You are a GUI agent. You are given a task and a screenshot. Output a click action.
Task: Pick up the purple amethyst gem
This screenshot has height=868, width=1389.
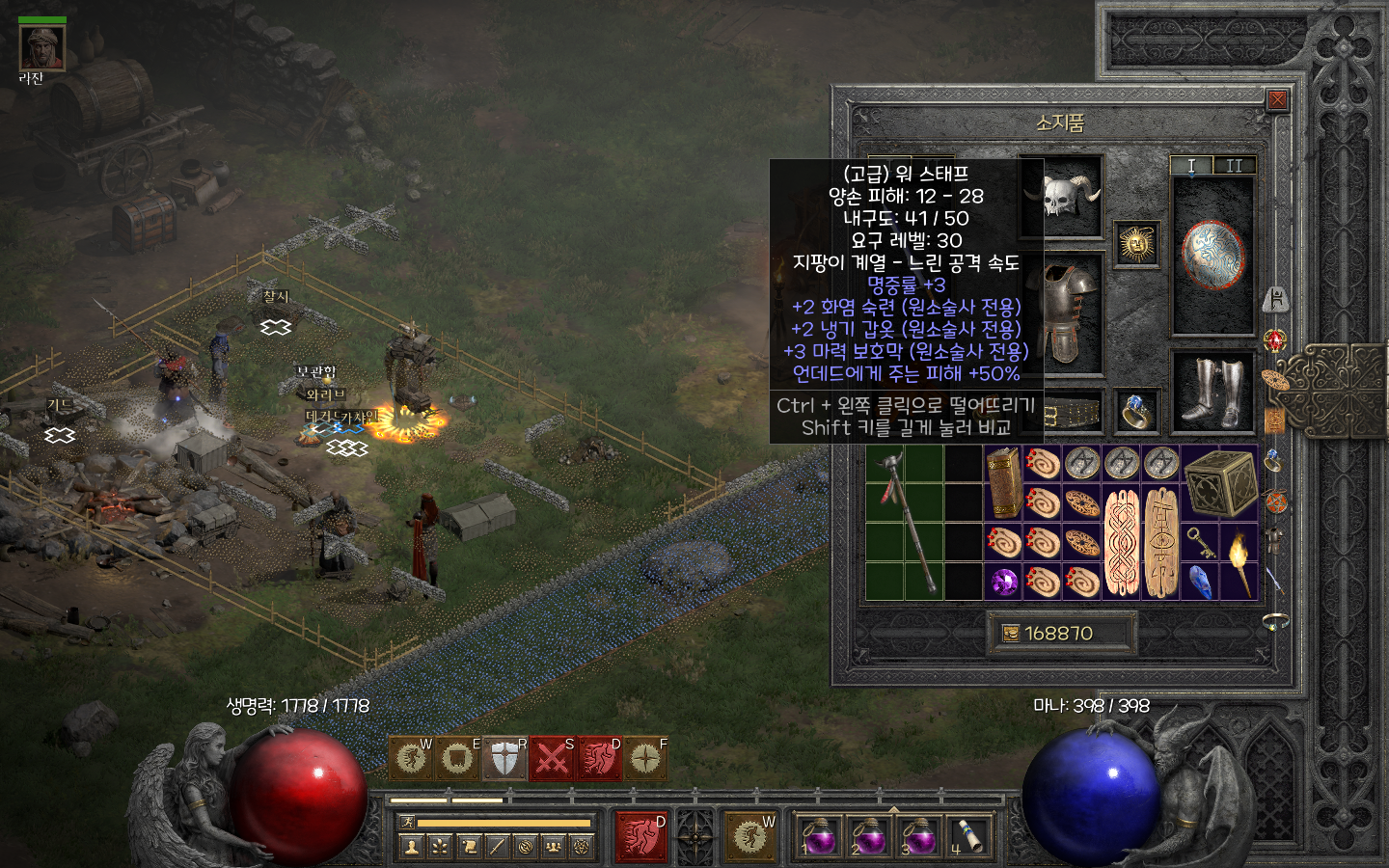(1004, 582)
